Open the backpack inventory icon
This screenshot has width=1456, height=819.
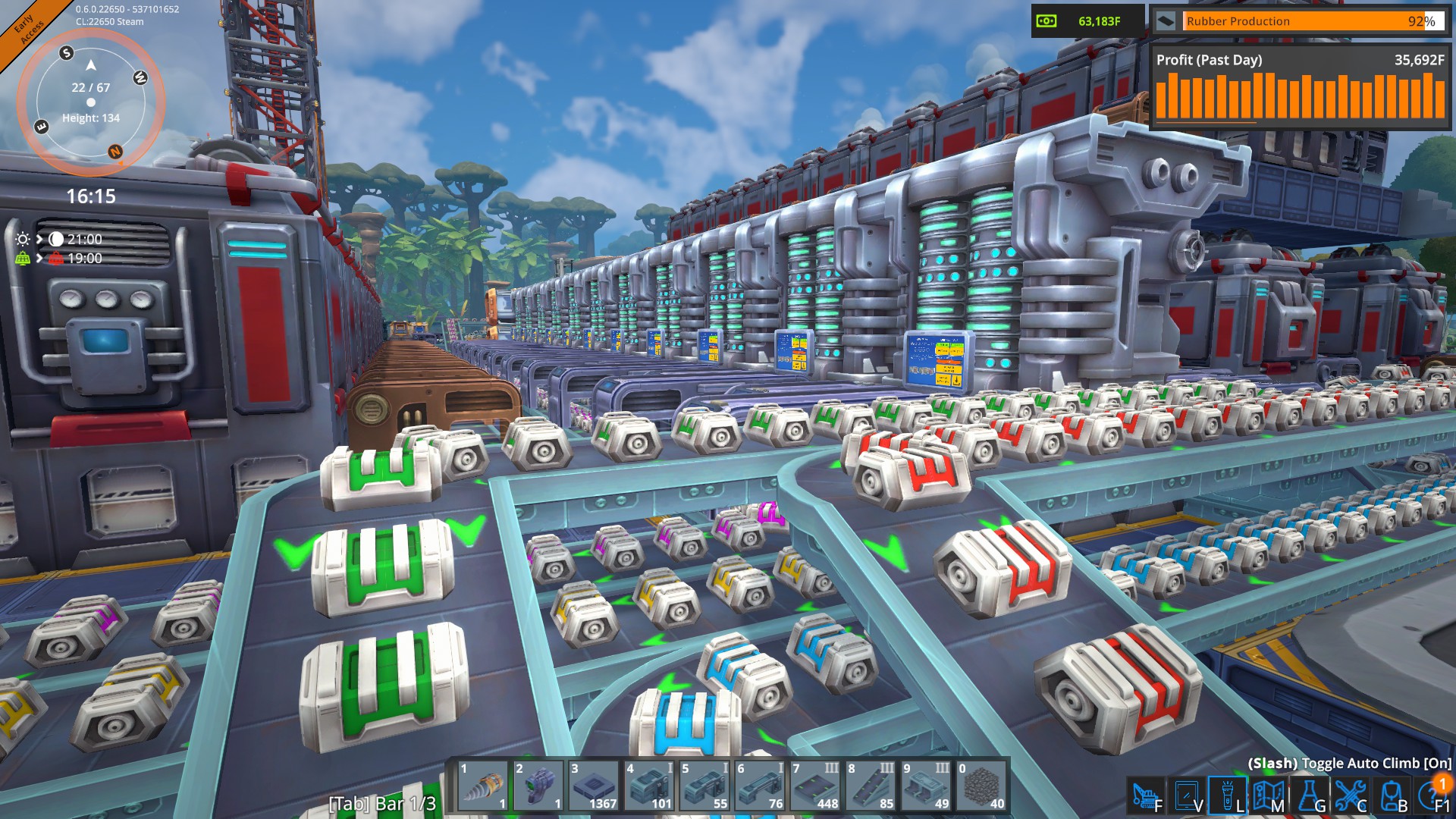1392,795
